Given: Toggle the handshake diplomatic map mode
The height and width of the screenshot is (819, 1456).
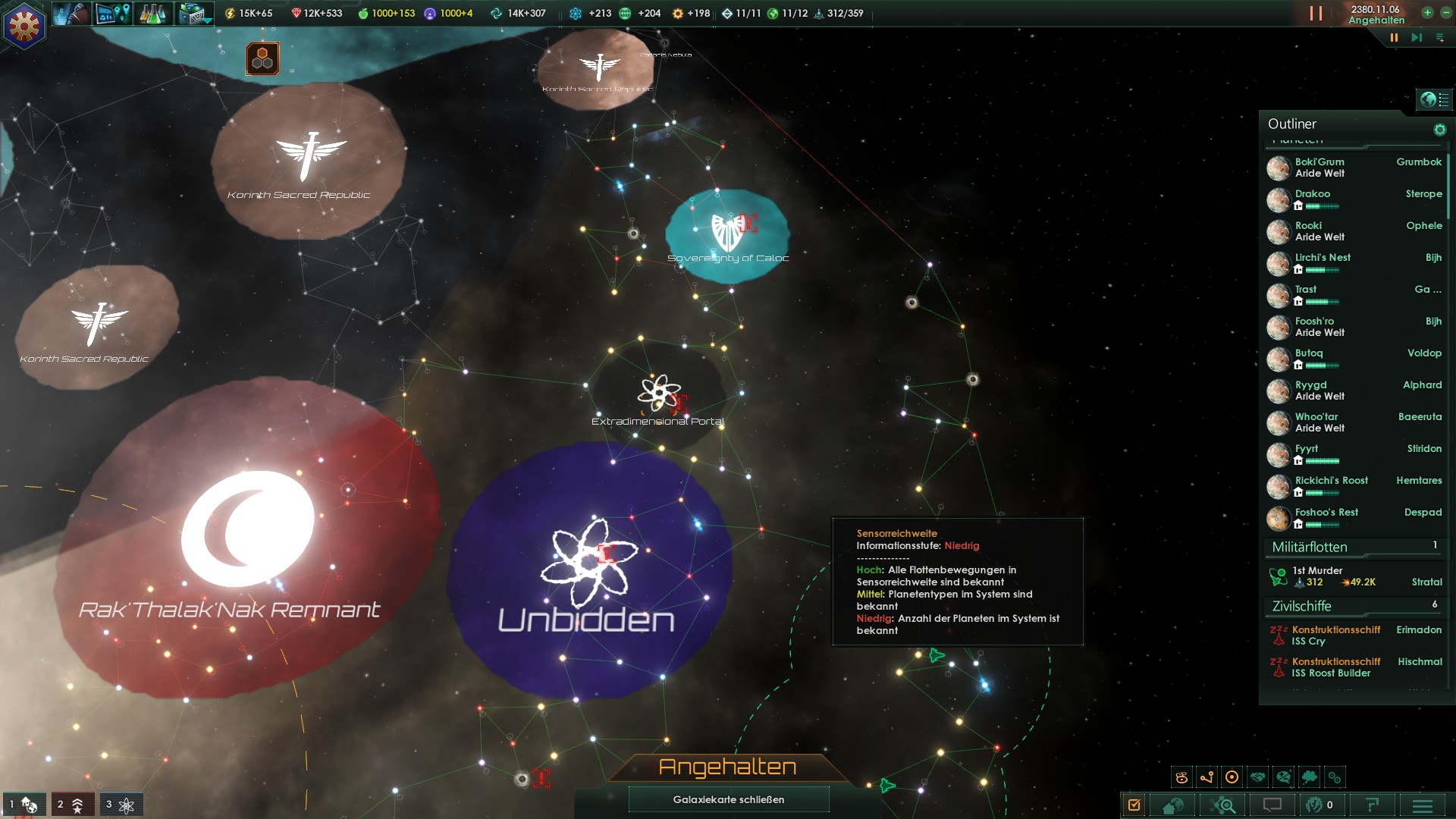Looking at the screenshot, I should coord(1258,777).
